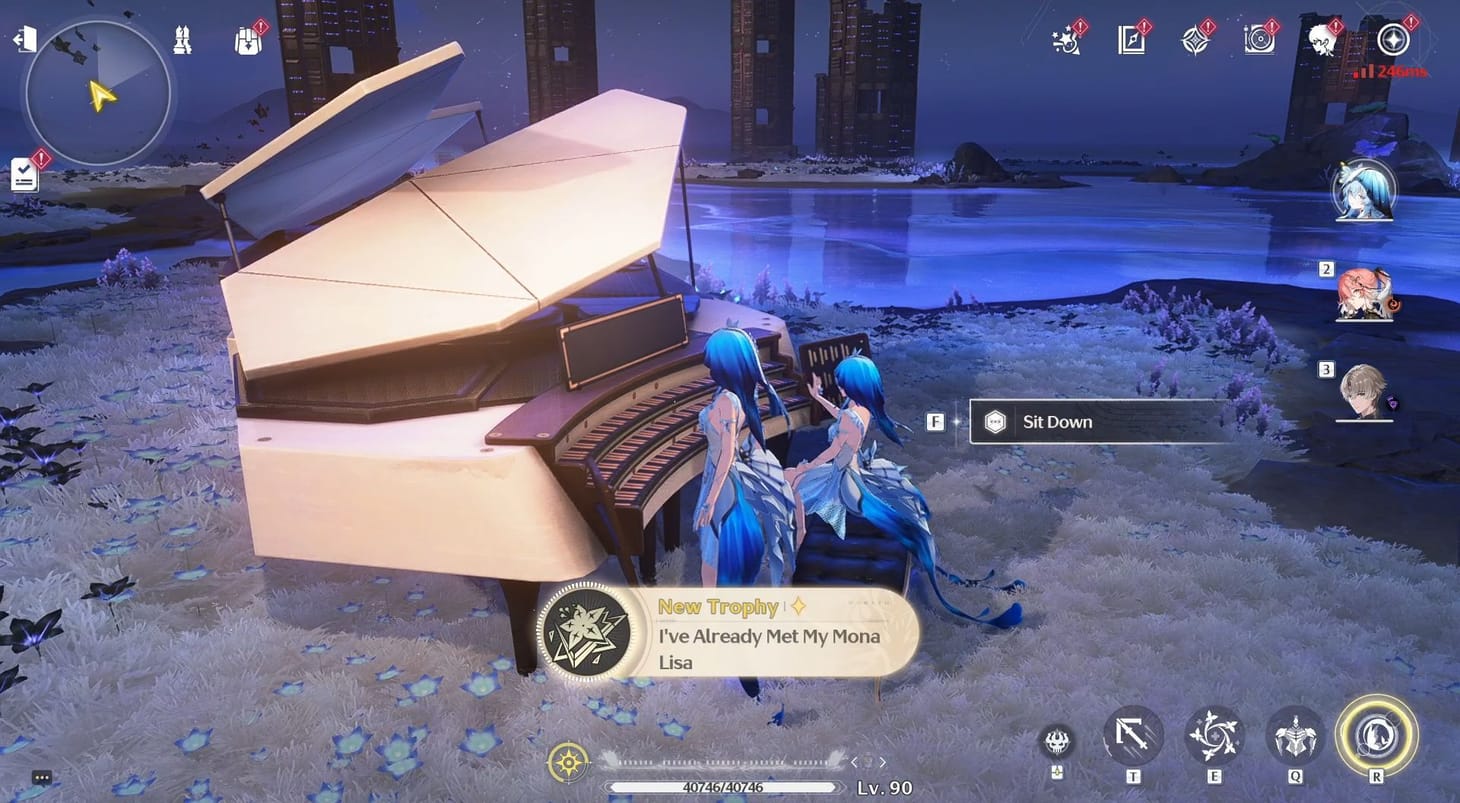Open the minimap compass

pos(97,92)
